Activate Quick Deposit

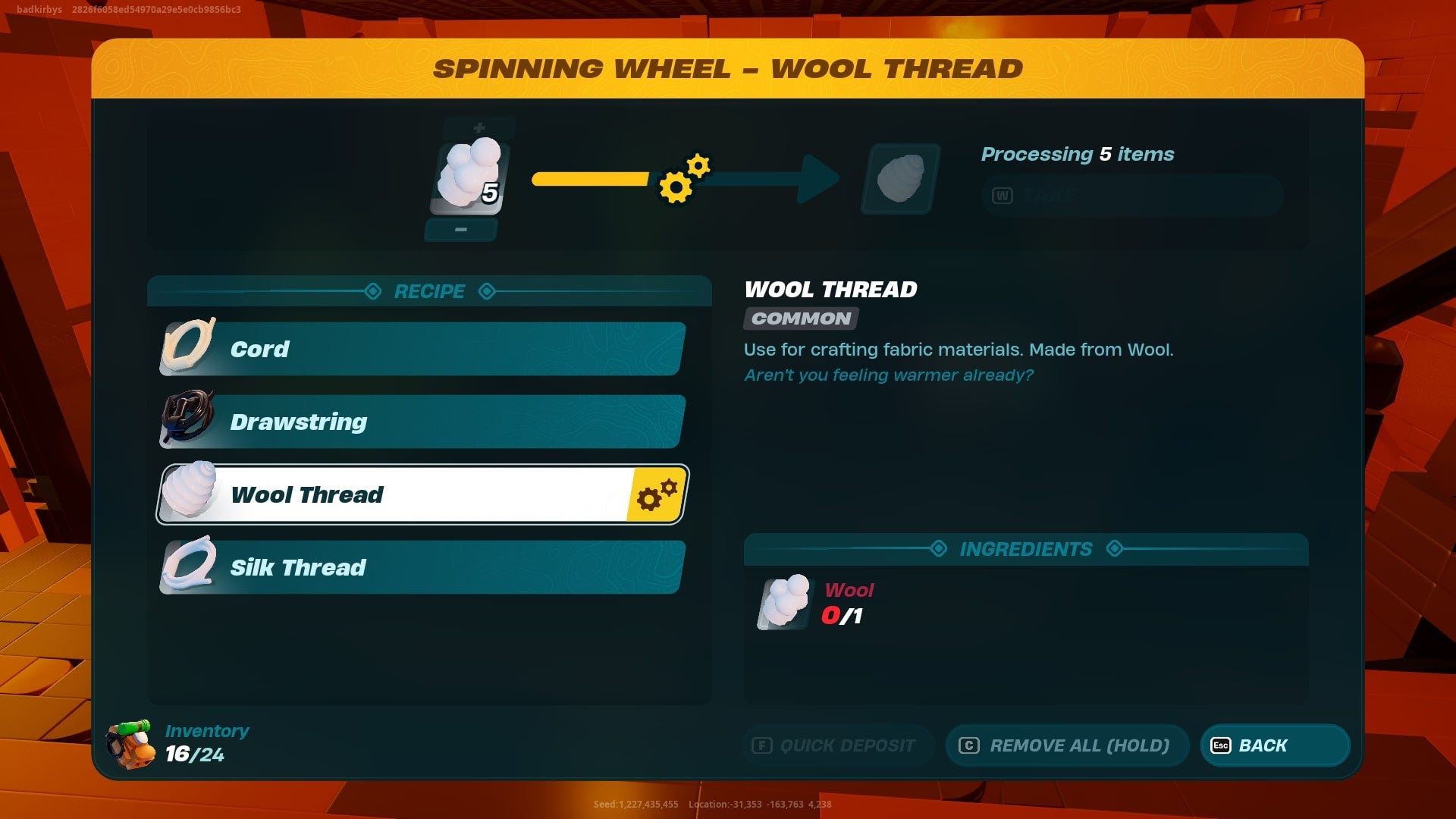tap(838, 745)
